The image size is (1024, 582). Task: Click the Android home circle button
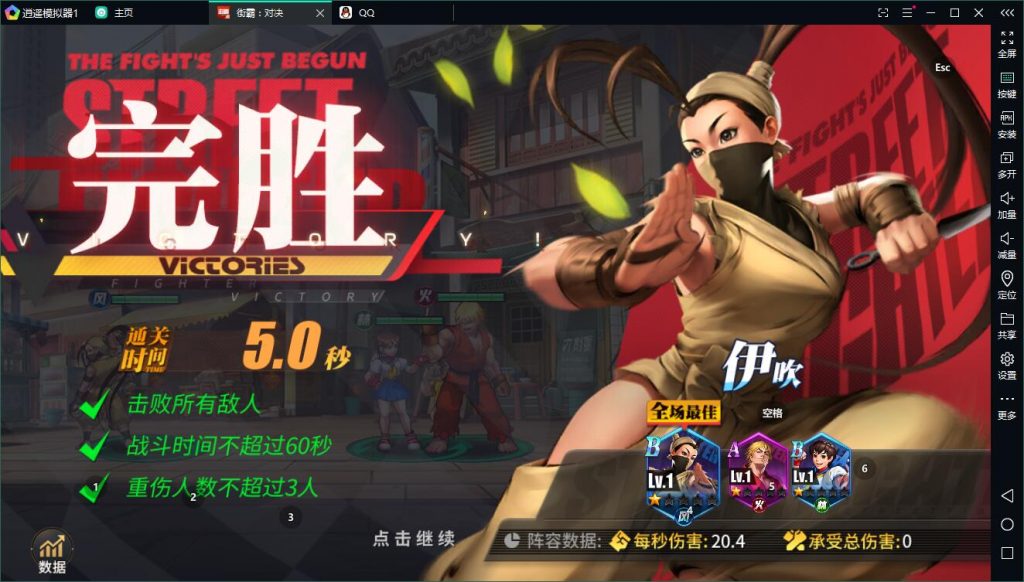[x=1007, y=524]
